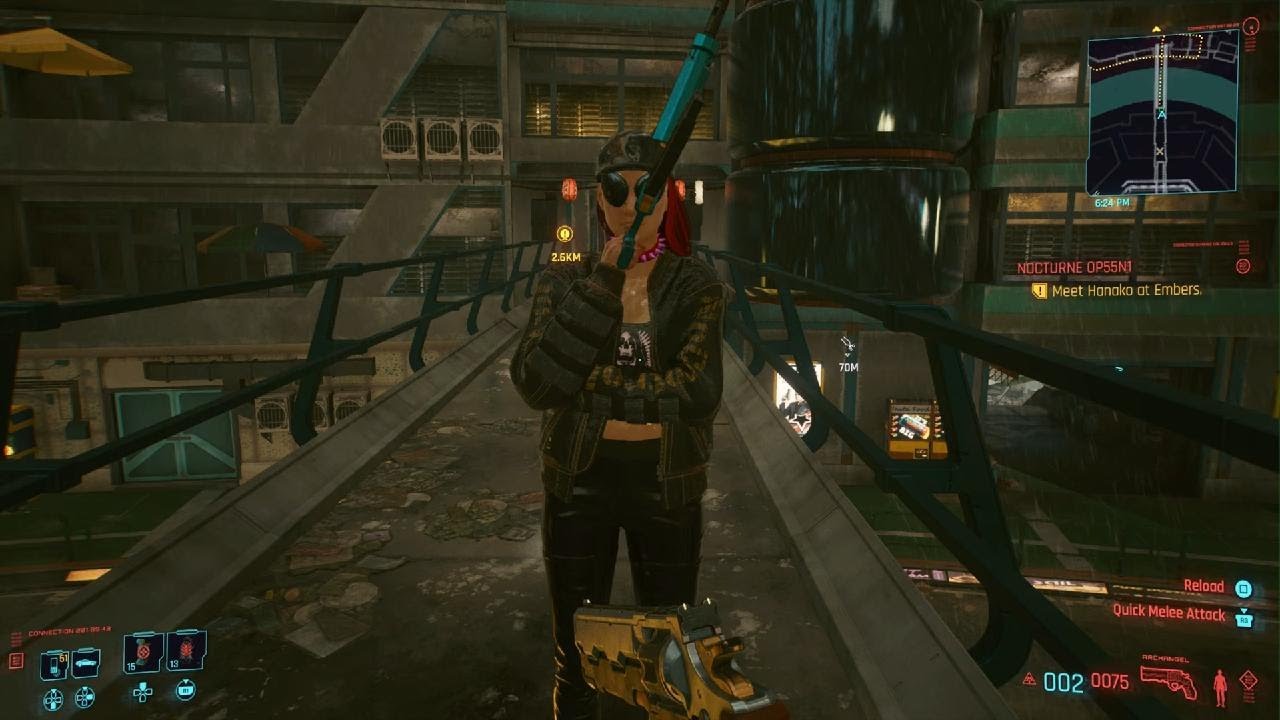1280x720 pixels.
Task: Use the health consumable showing 15 charges
Action: click(x=142, y=653)
